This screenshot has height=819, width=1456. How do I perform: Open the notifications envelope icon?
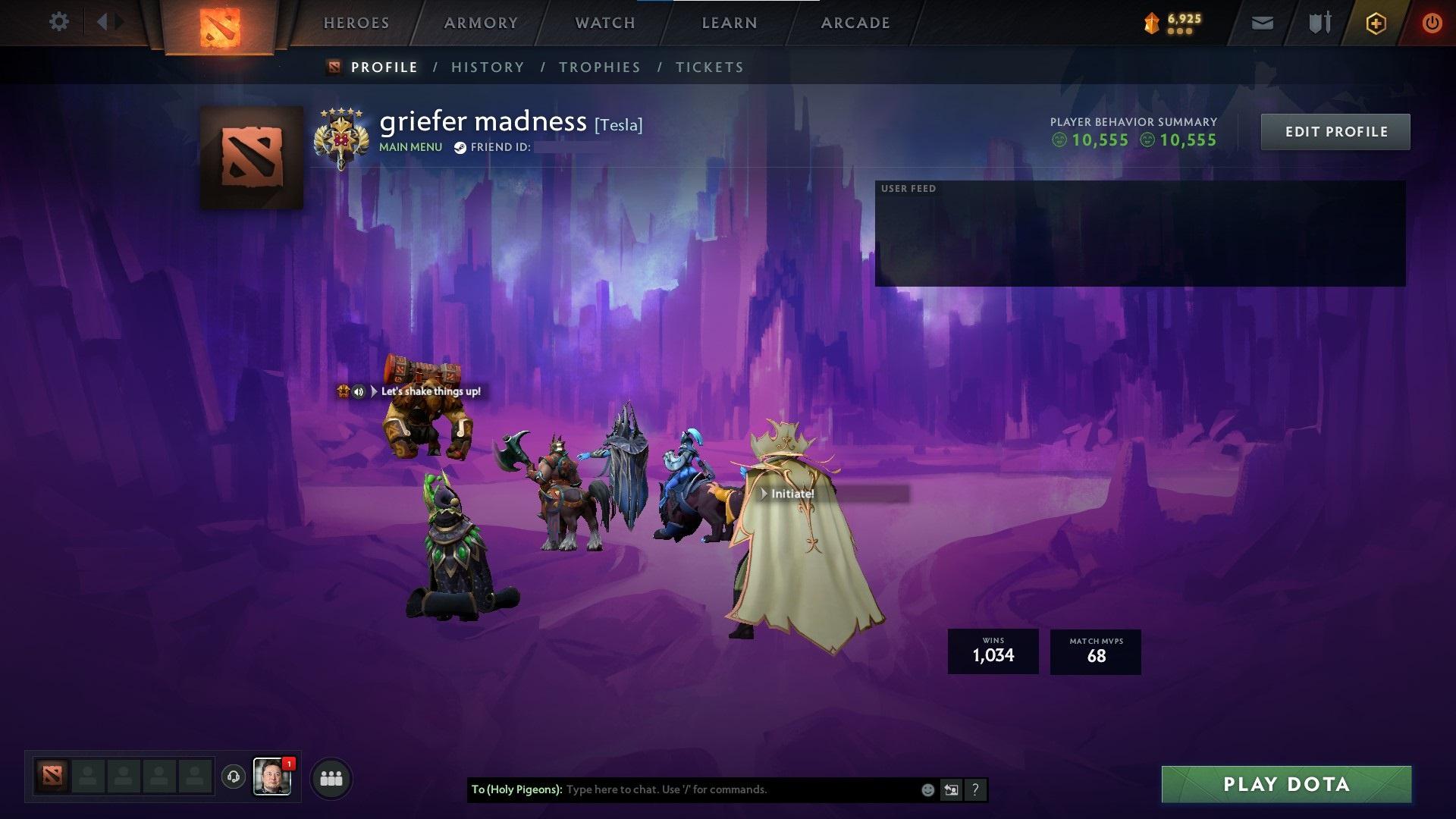[x=1261, y=22]
